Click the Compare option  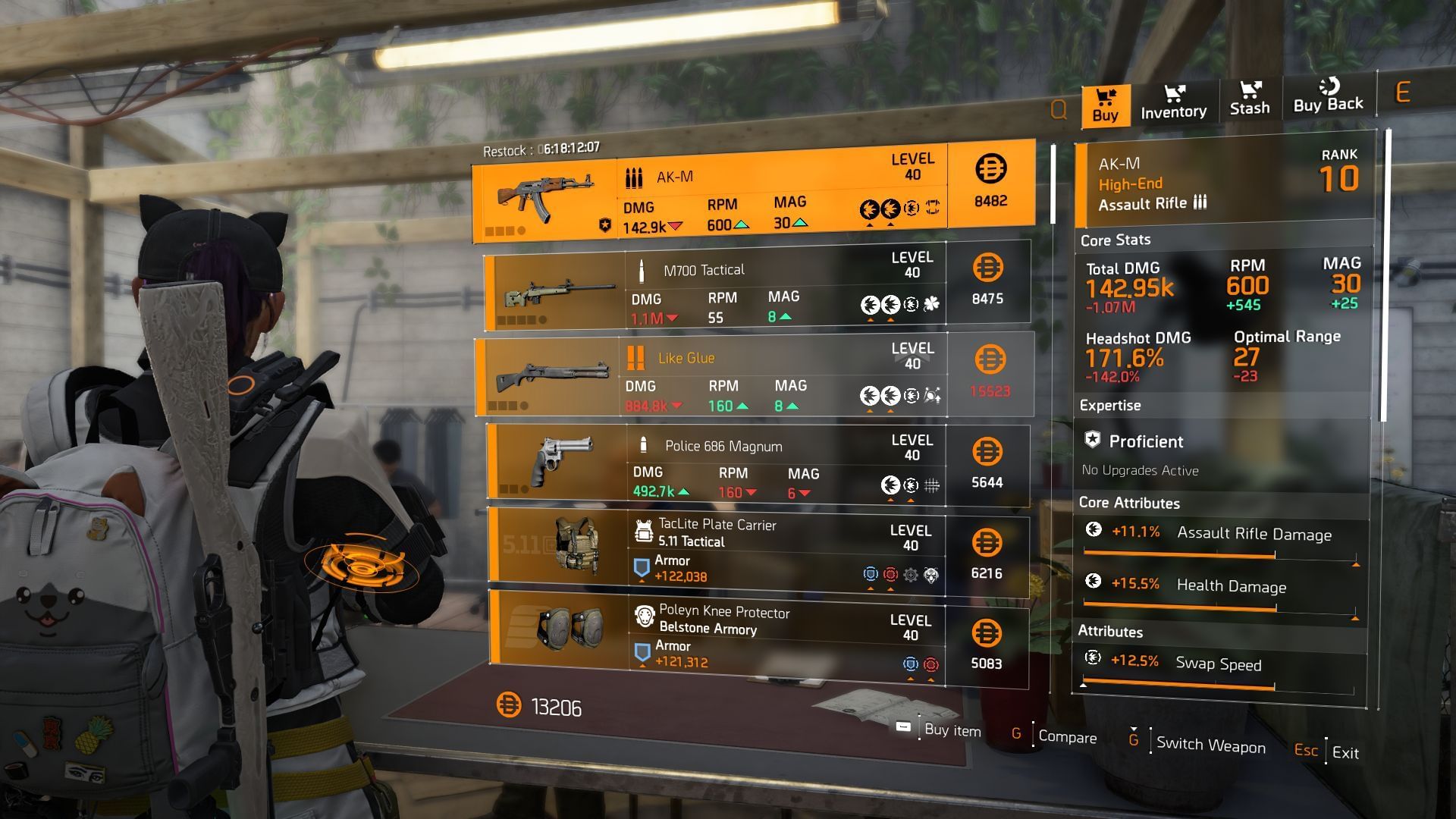click(x=1066, y=737)
